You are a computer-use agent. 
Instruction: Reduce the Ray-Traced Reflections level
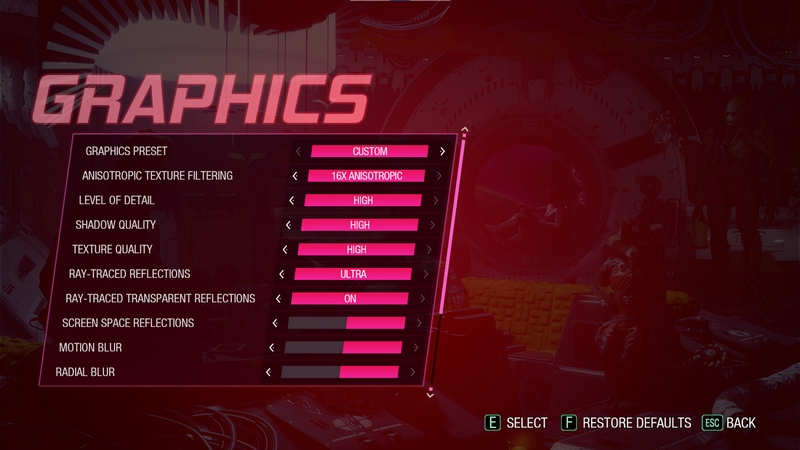282,274
